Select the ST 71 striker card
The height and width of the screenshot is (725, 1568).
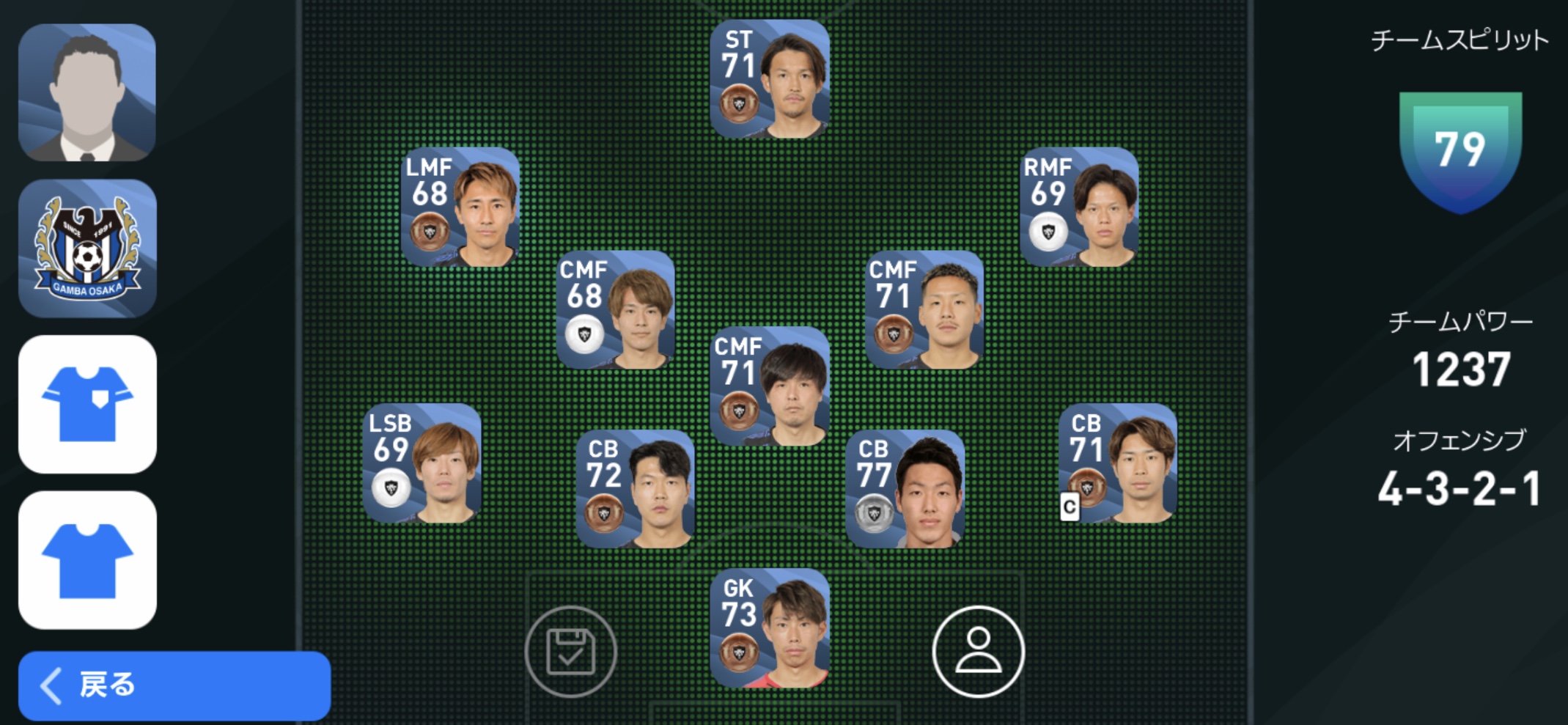coord(770,79)
